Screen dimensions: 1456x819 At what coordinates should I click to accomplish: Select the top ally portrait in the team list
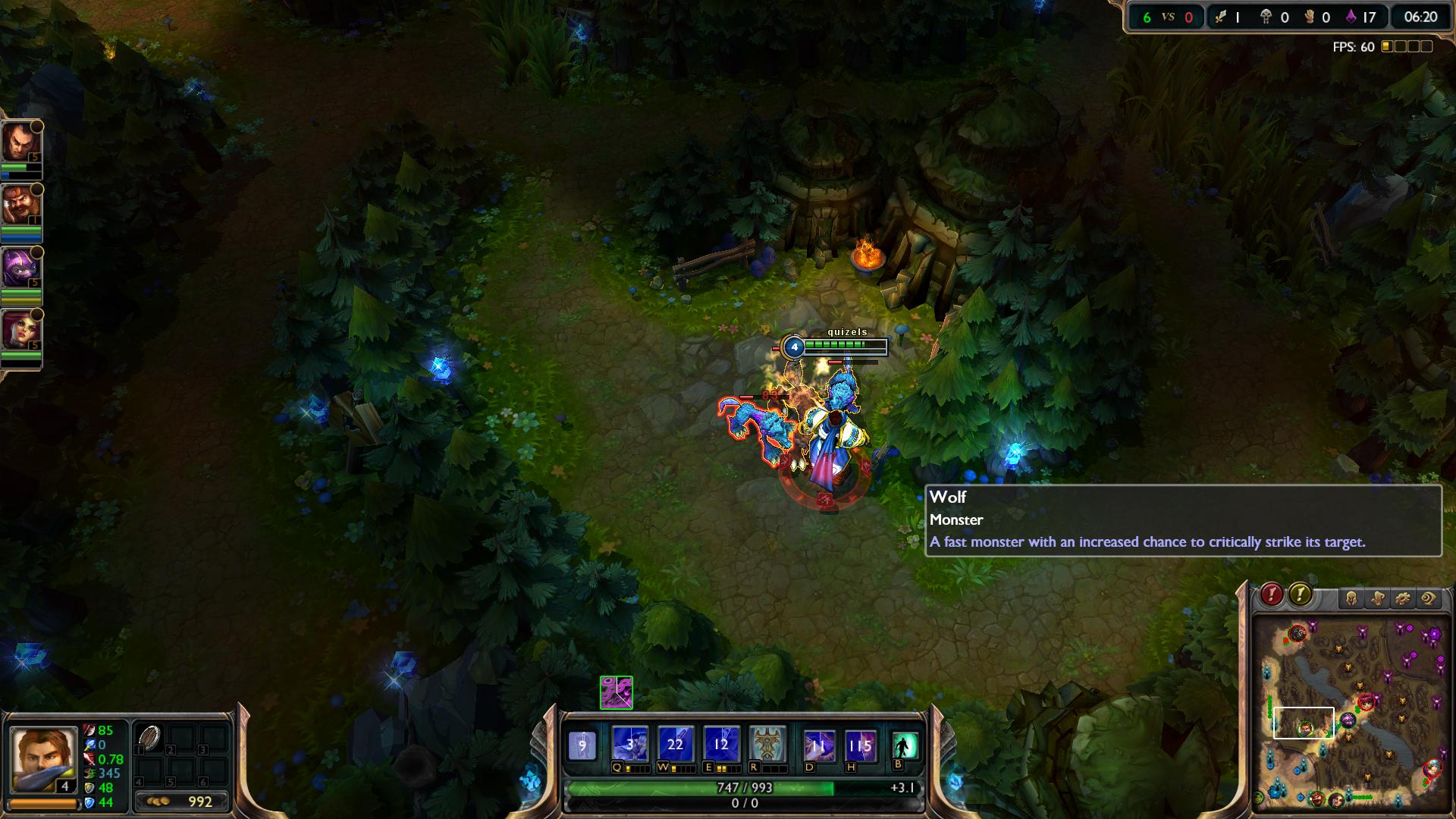[x=20, y=142]
